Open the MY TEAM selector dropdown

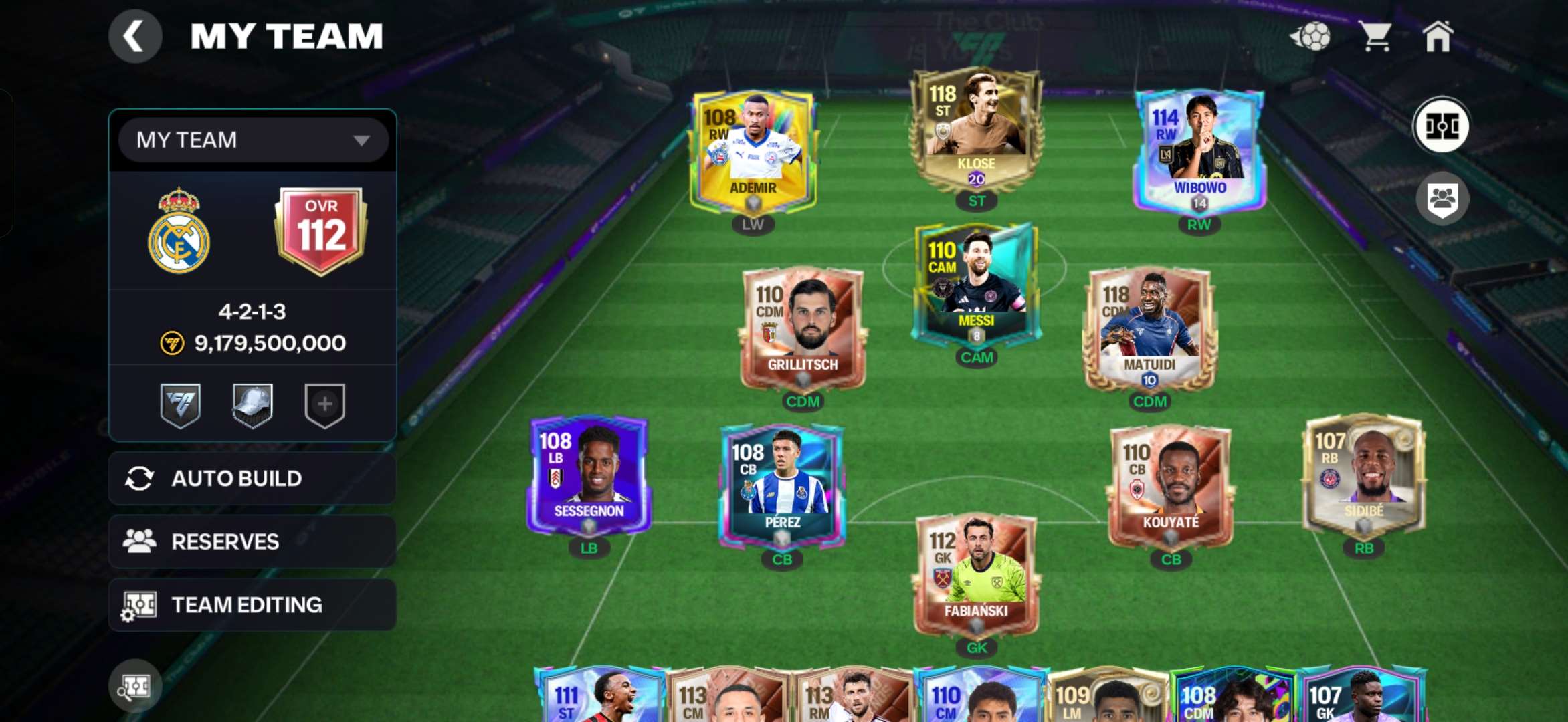[x=253, y=140]
